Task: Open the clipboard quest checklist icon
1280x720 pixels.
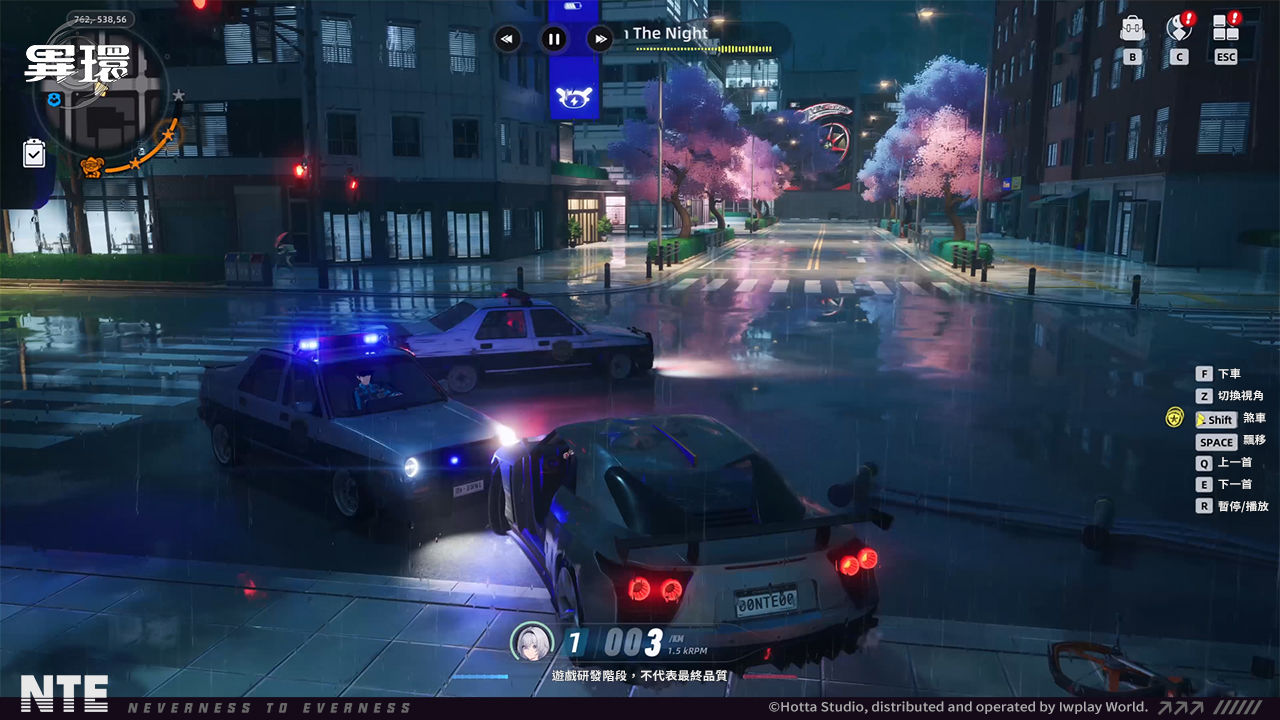Action: tap(34, 153)
